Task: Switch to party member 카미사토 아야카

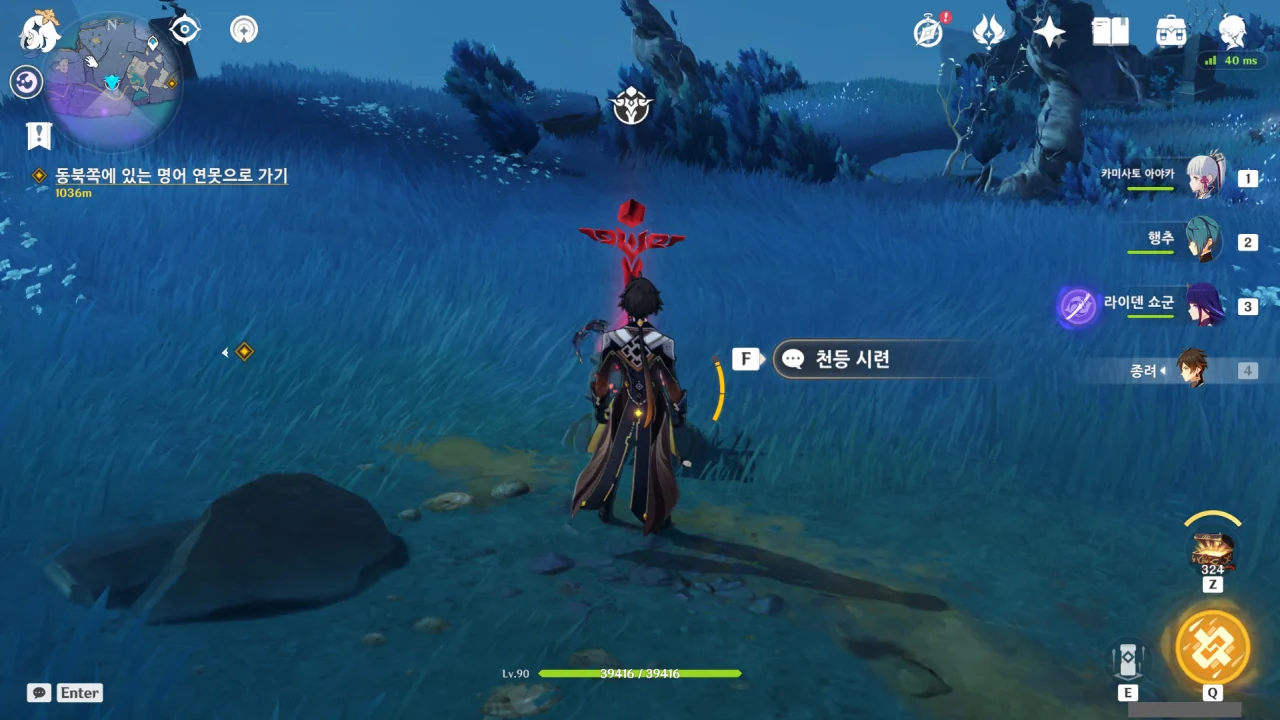Action: (1203, 178)
